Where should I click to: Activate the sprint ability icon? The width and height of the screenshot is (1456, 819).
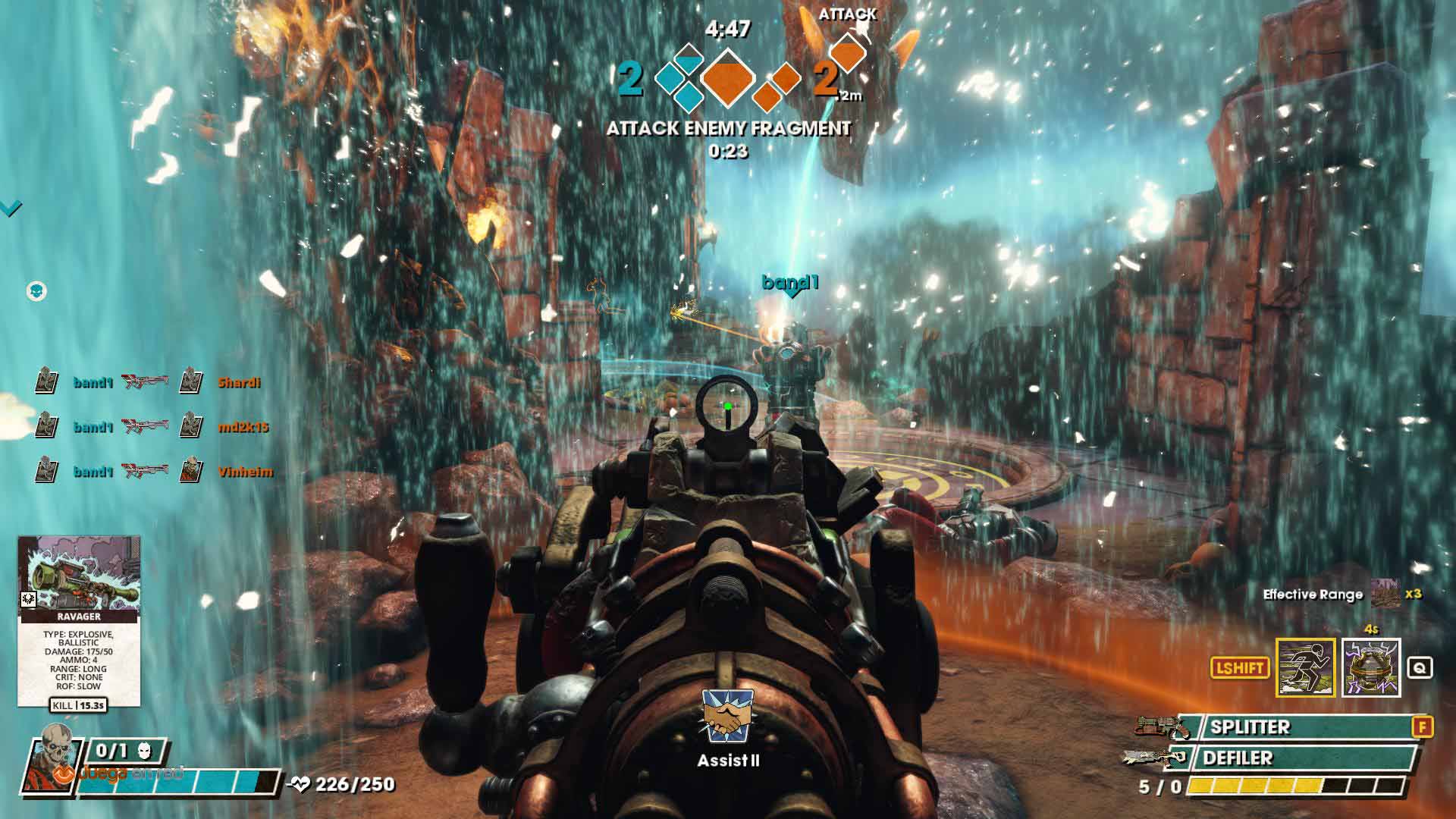[x=1305, y=667]
